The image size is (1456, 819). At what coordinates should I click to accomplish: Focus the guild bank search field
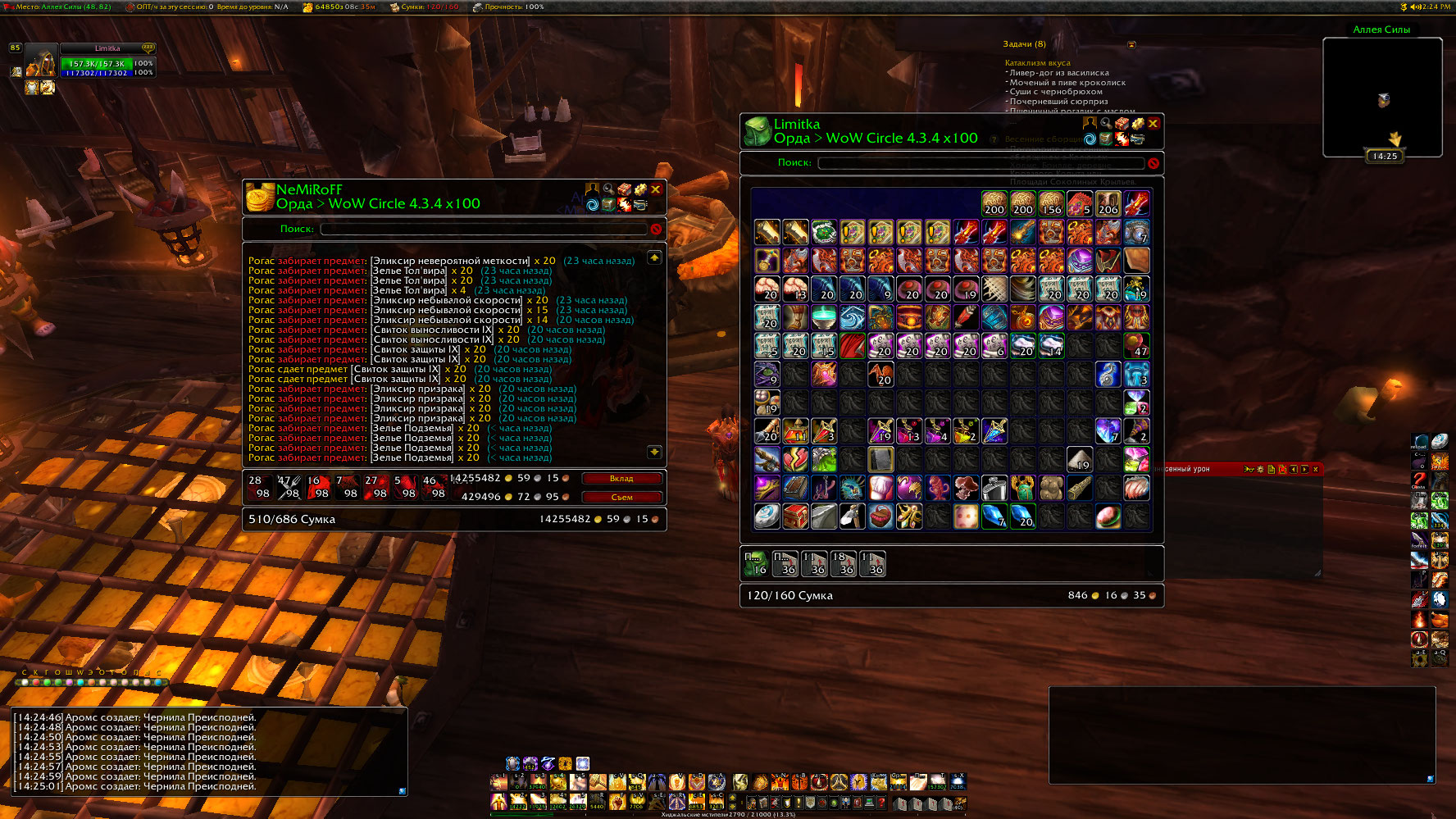(483, 230)
